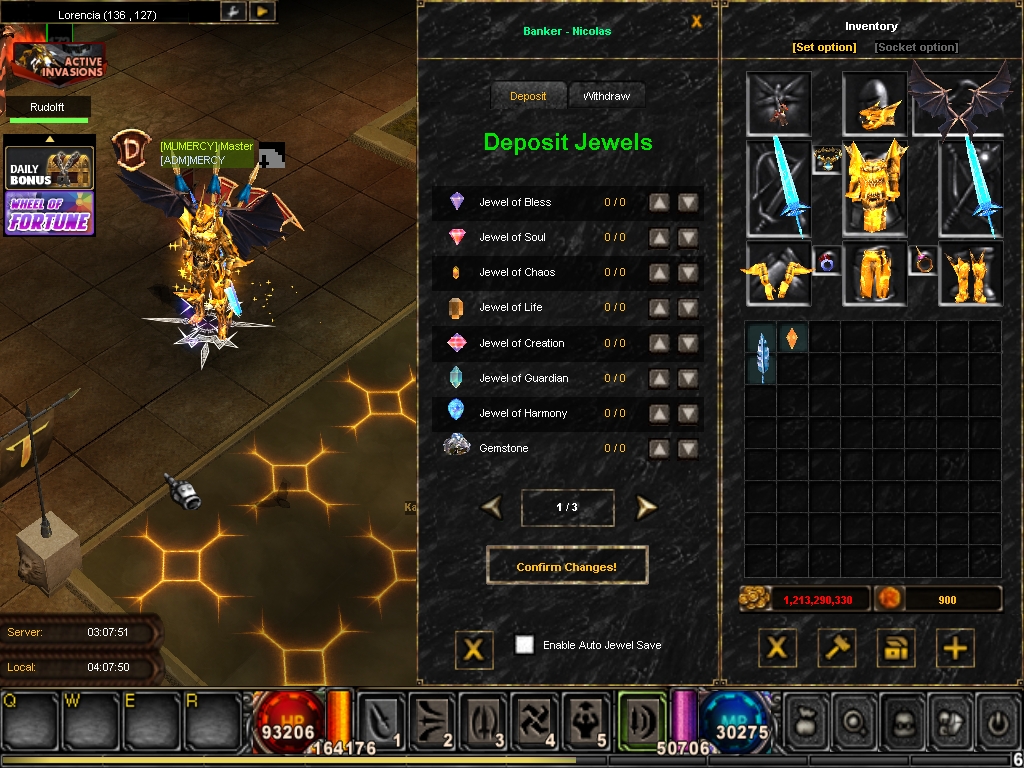Screen dimensions: 1024x768
Task: Open the Wheel of Fortune
Action: pyautogui.click(x=50, y=213)
